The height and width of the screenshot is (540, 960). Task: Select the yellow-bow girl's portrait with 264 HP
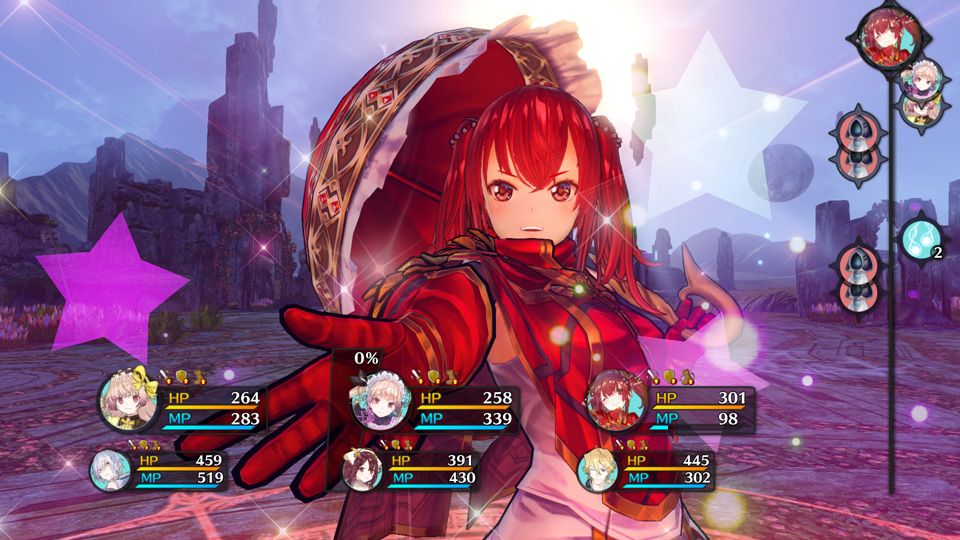tap(128, 403)
